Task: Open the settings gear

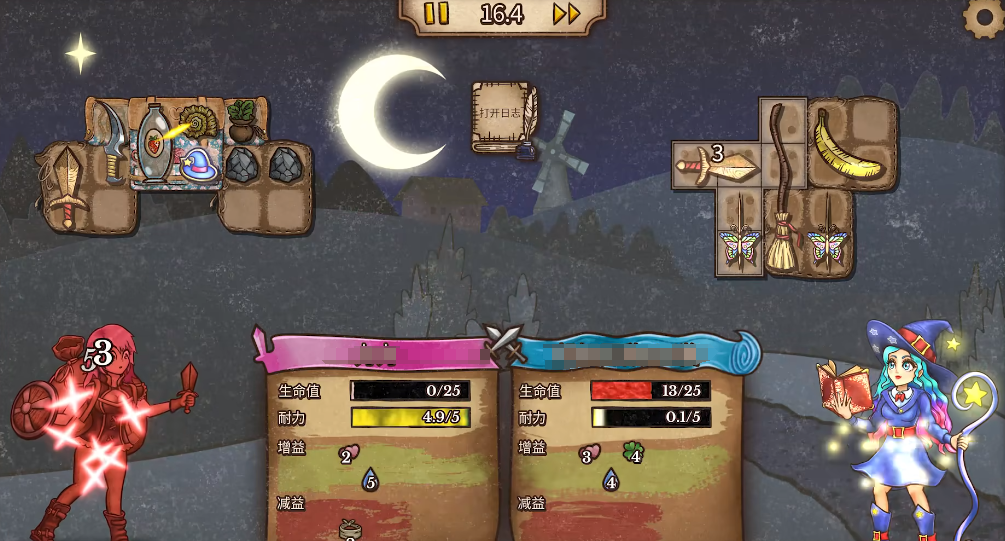Action: [982, 18]
